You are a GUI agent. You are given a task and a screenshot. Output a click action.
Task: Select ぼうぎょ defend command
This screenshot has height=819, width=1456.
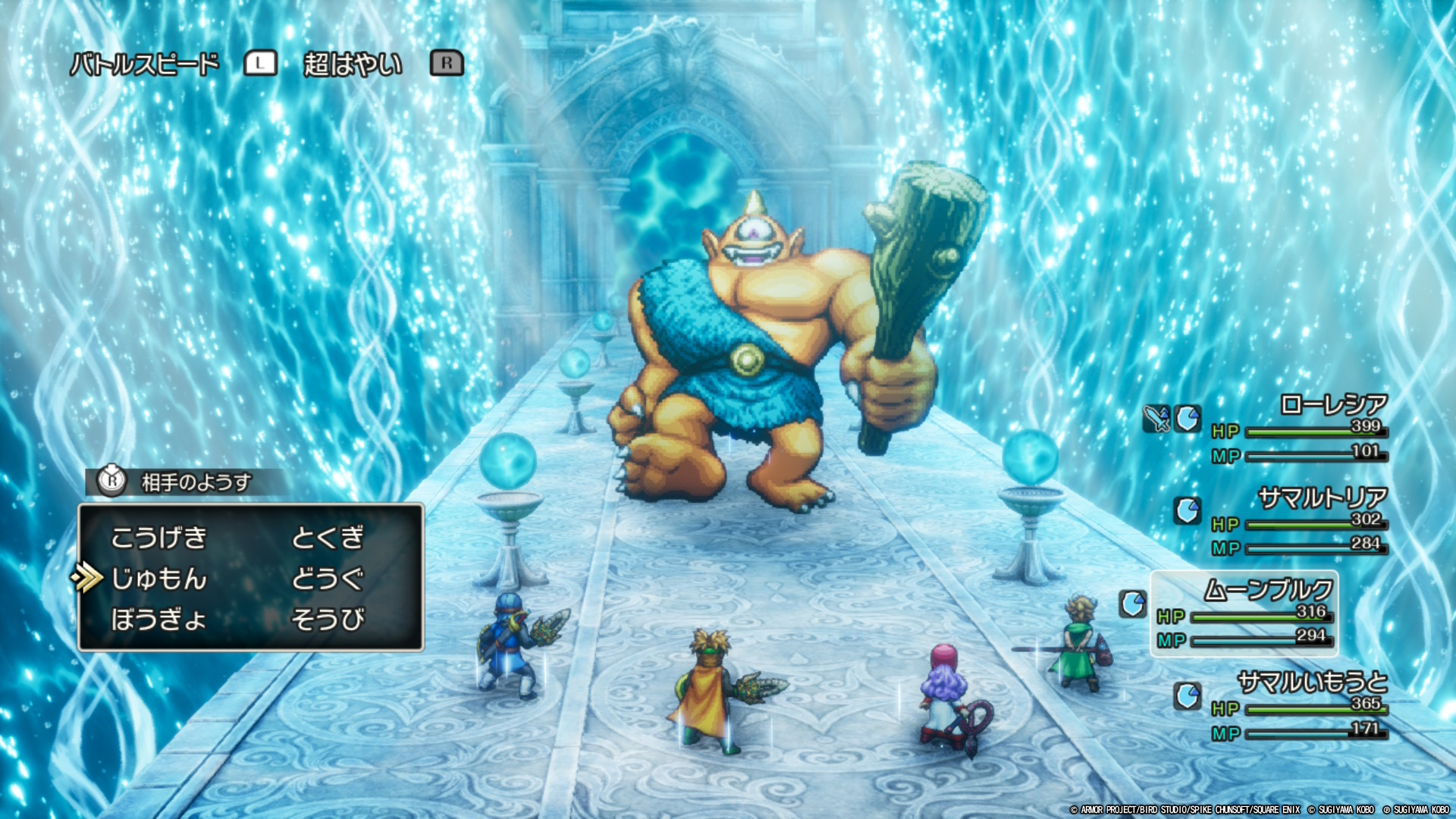pos(158,620)
